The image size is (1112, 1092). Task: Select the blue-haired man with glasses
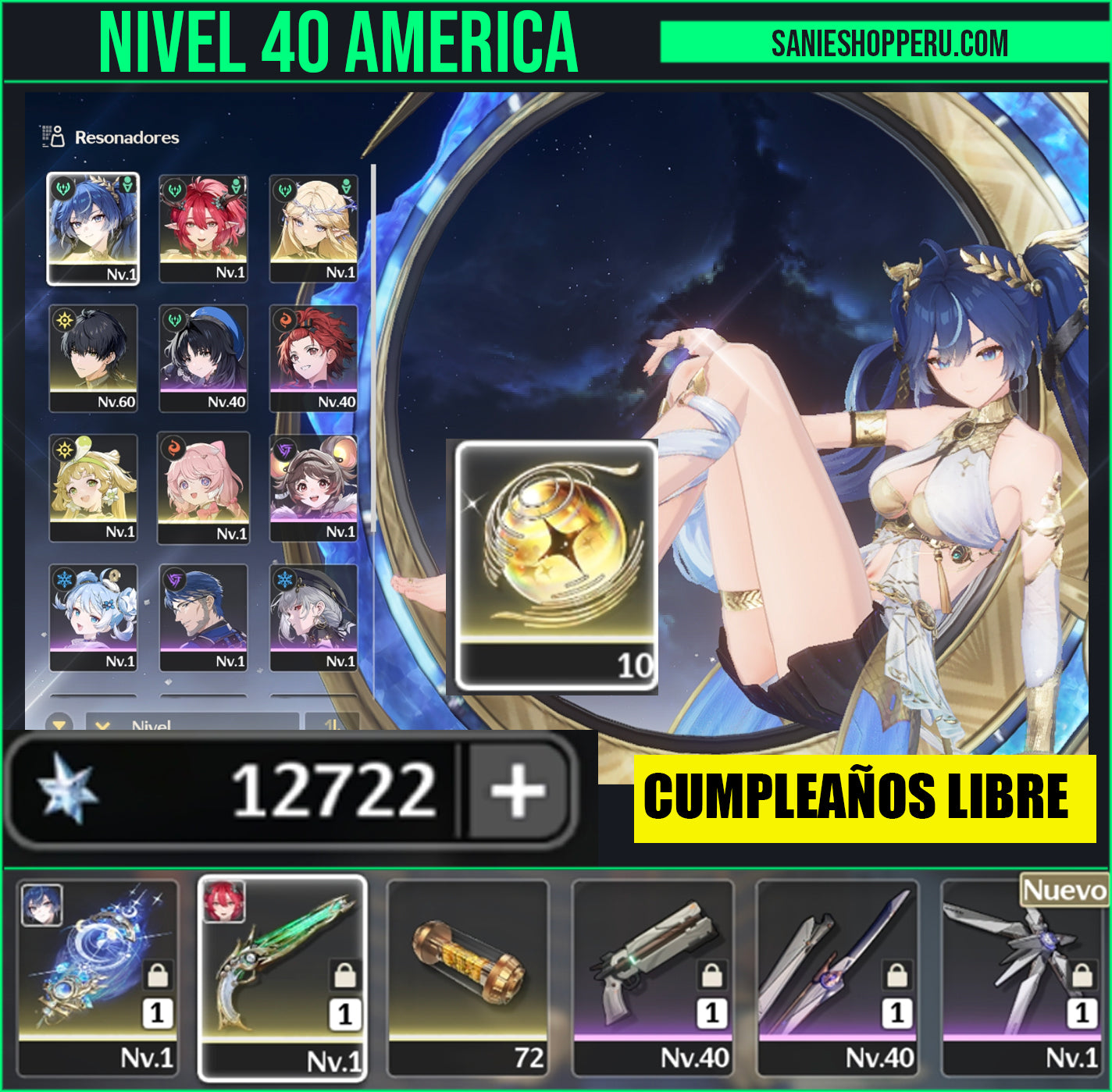tap(203, 617)
